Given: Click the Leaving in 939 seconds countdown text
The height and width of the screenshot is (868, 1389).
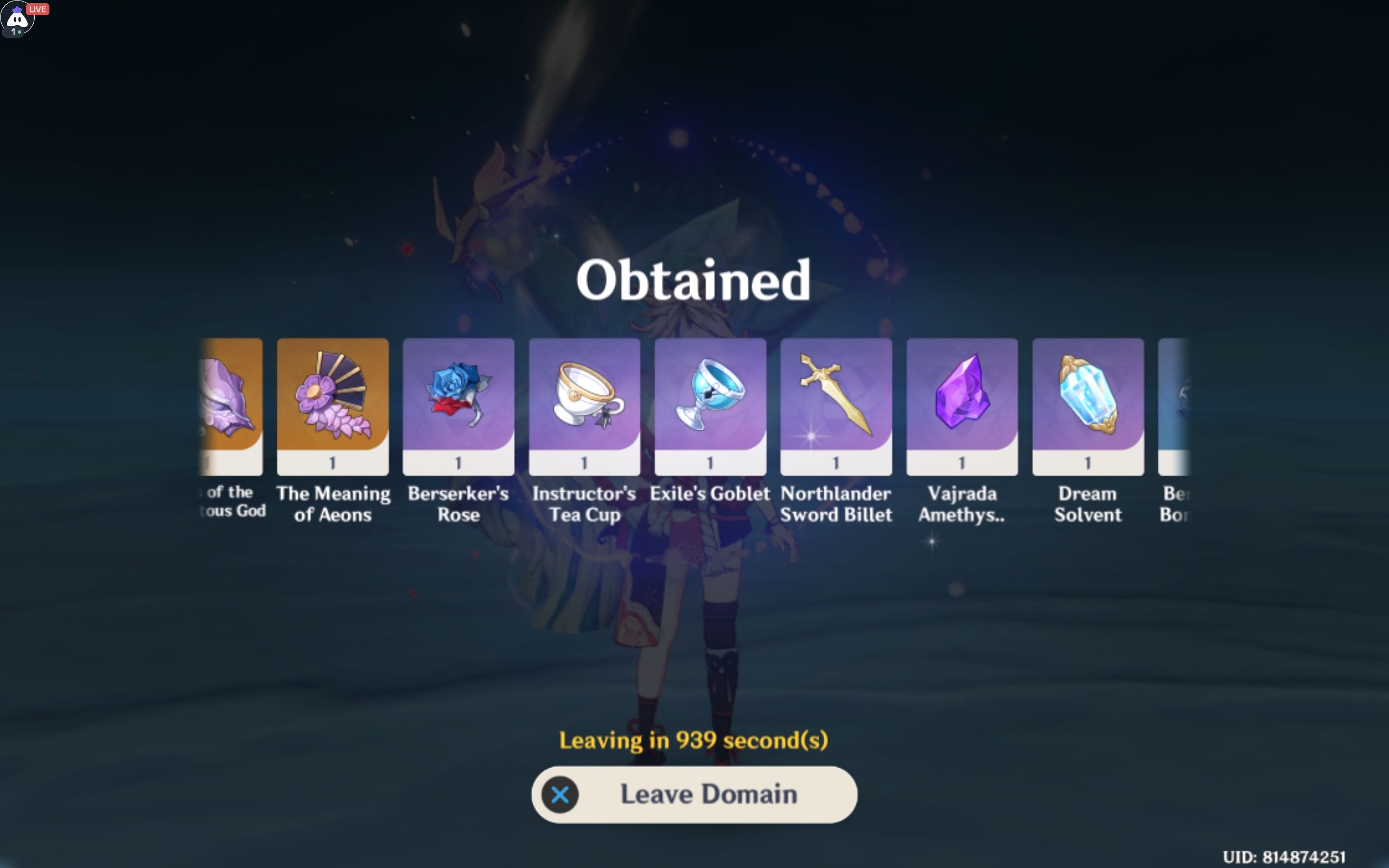Looking at the screenshot, I should (x=694, y=740).
